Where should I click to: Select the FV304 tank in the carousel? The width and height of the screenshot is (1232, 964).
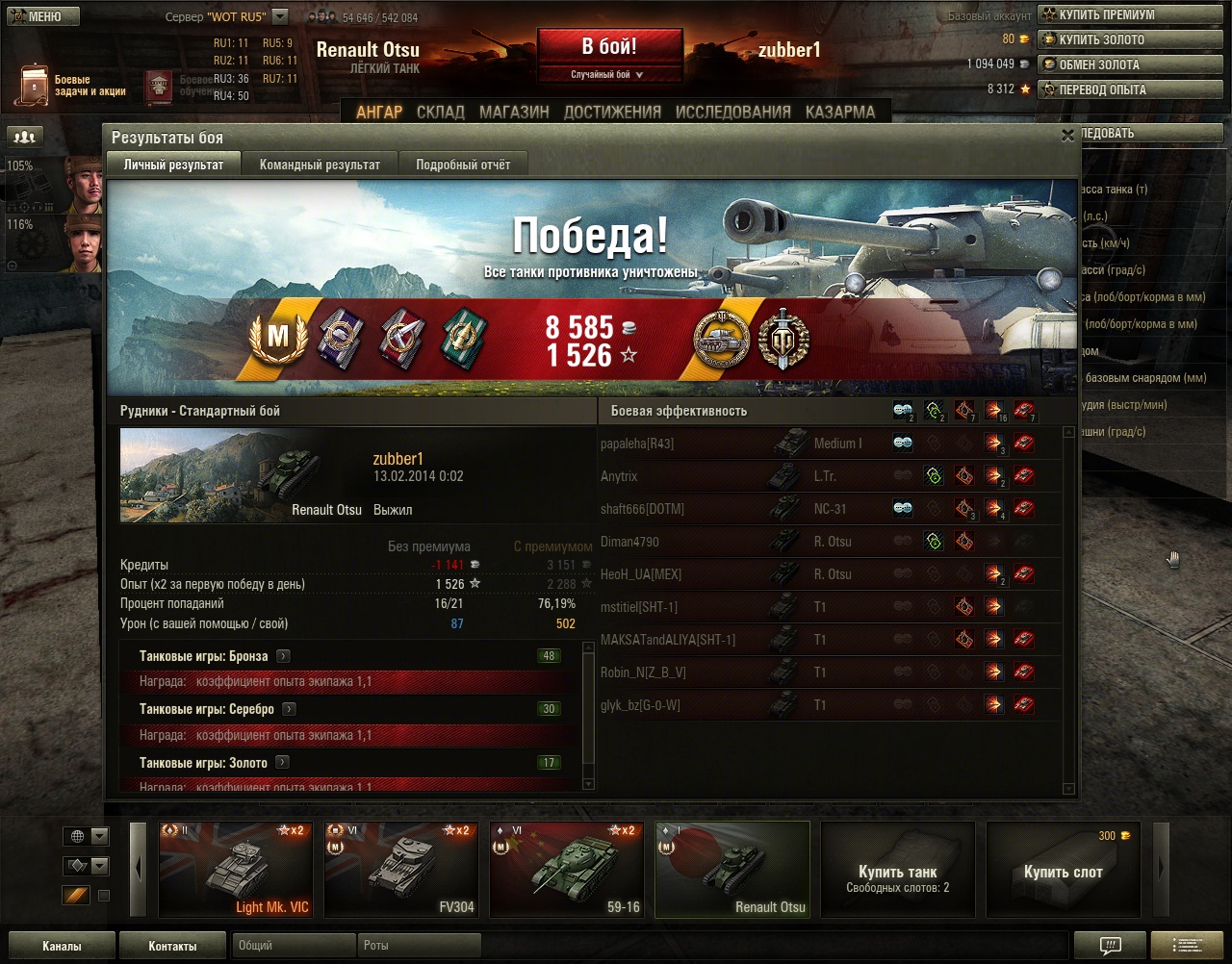click(400, 870)
